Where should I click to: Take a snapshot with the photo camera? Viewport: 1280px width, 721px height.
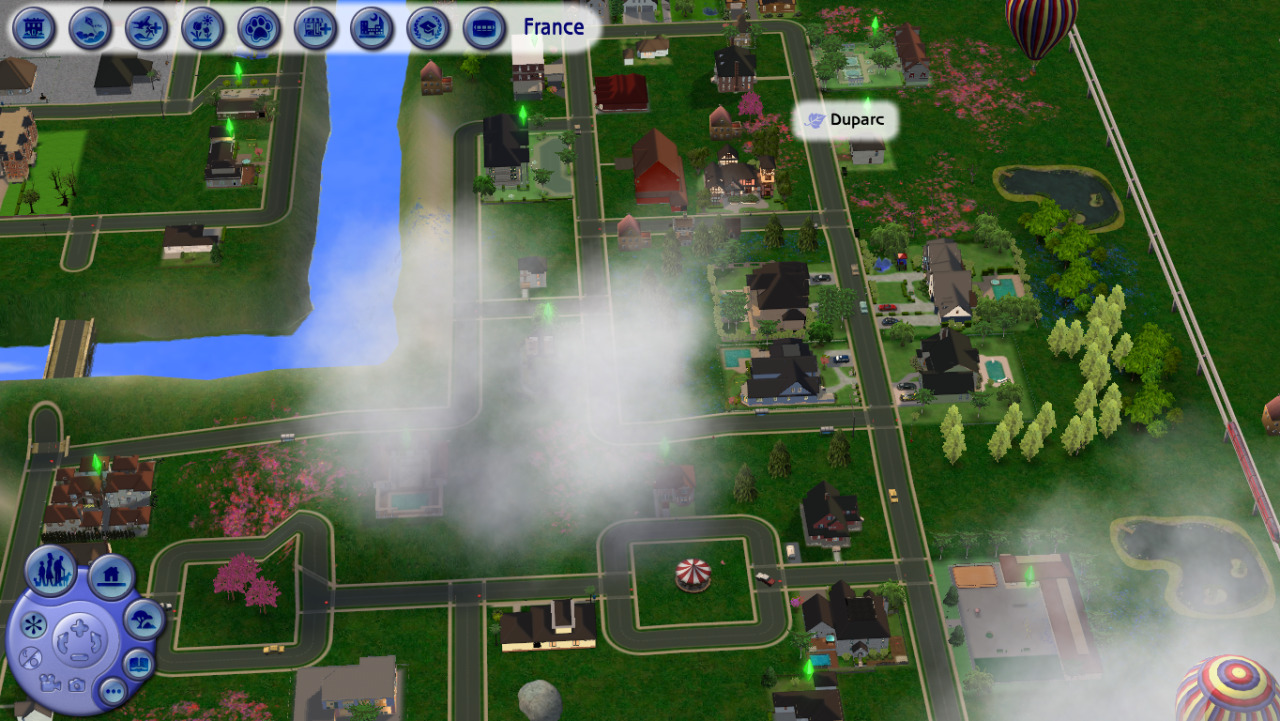pyautogui.click(x=76, y=685)
